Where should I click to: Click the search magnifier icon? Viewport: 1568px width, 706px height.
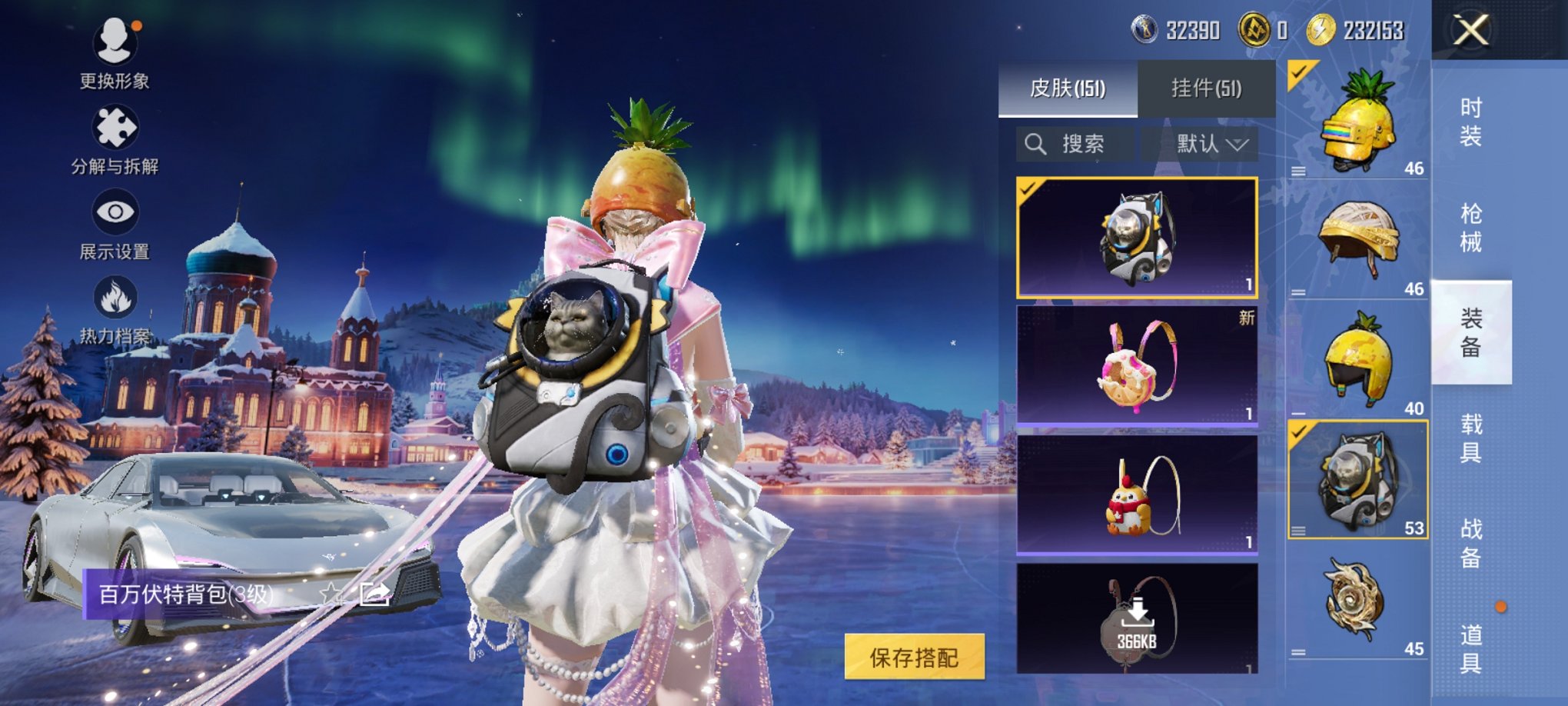click(x=1035, y=144)
